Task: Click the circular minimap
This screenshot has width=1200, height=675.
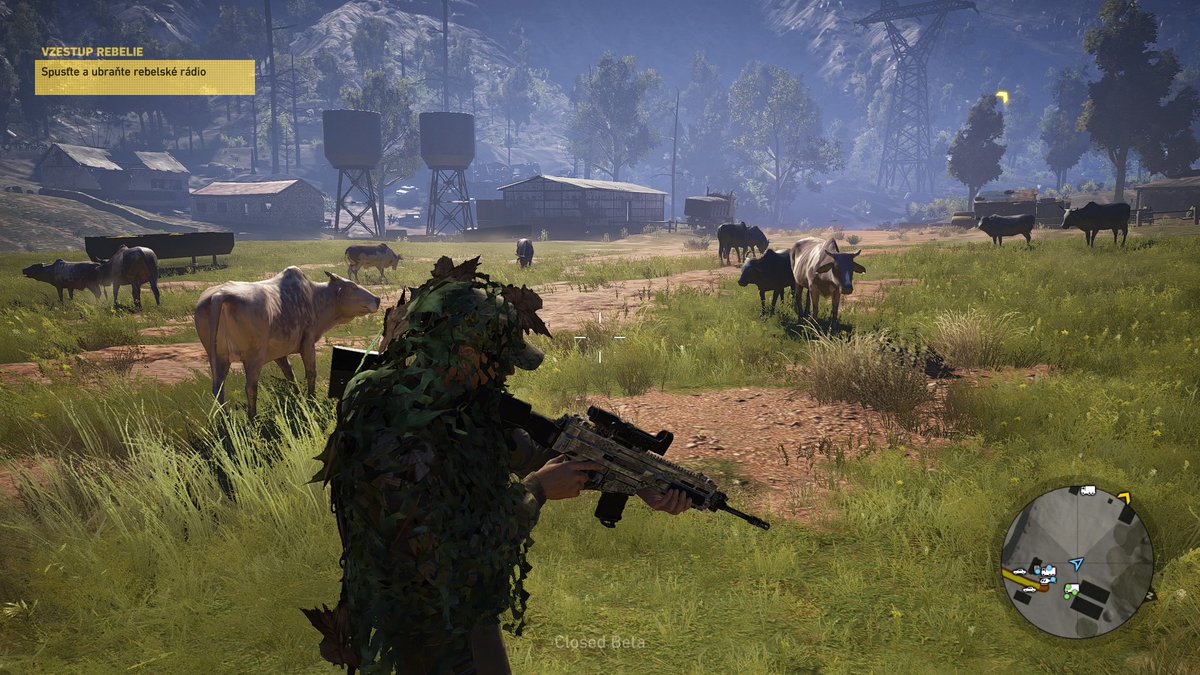Action: pos(1076,562)
